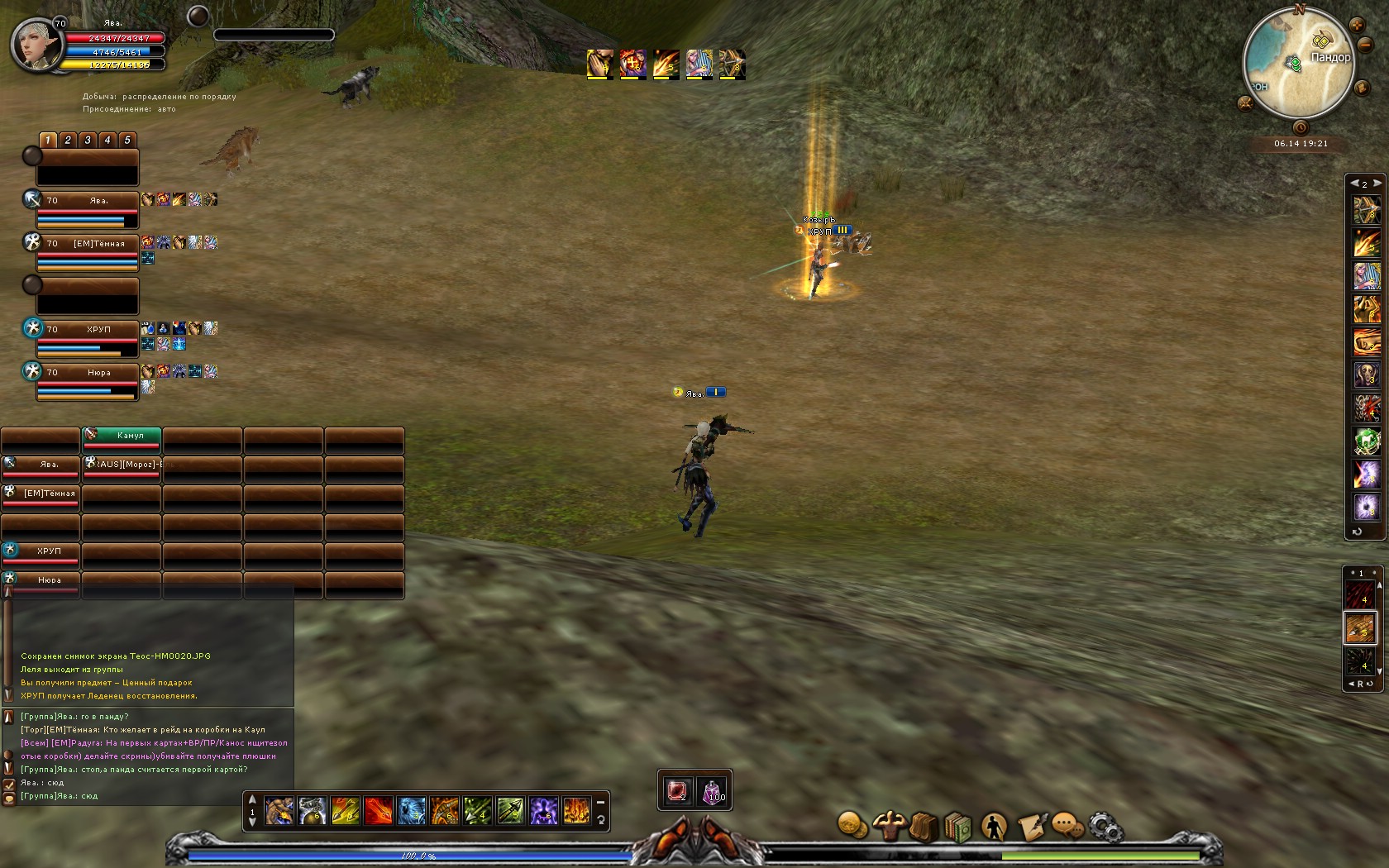Activate the fire flames skill on hotbar

576,811
